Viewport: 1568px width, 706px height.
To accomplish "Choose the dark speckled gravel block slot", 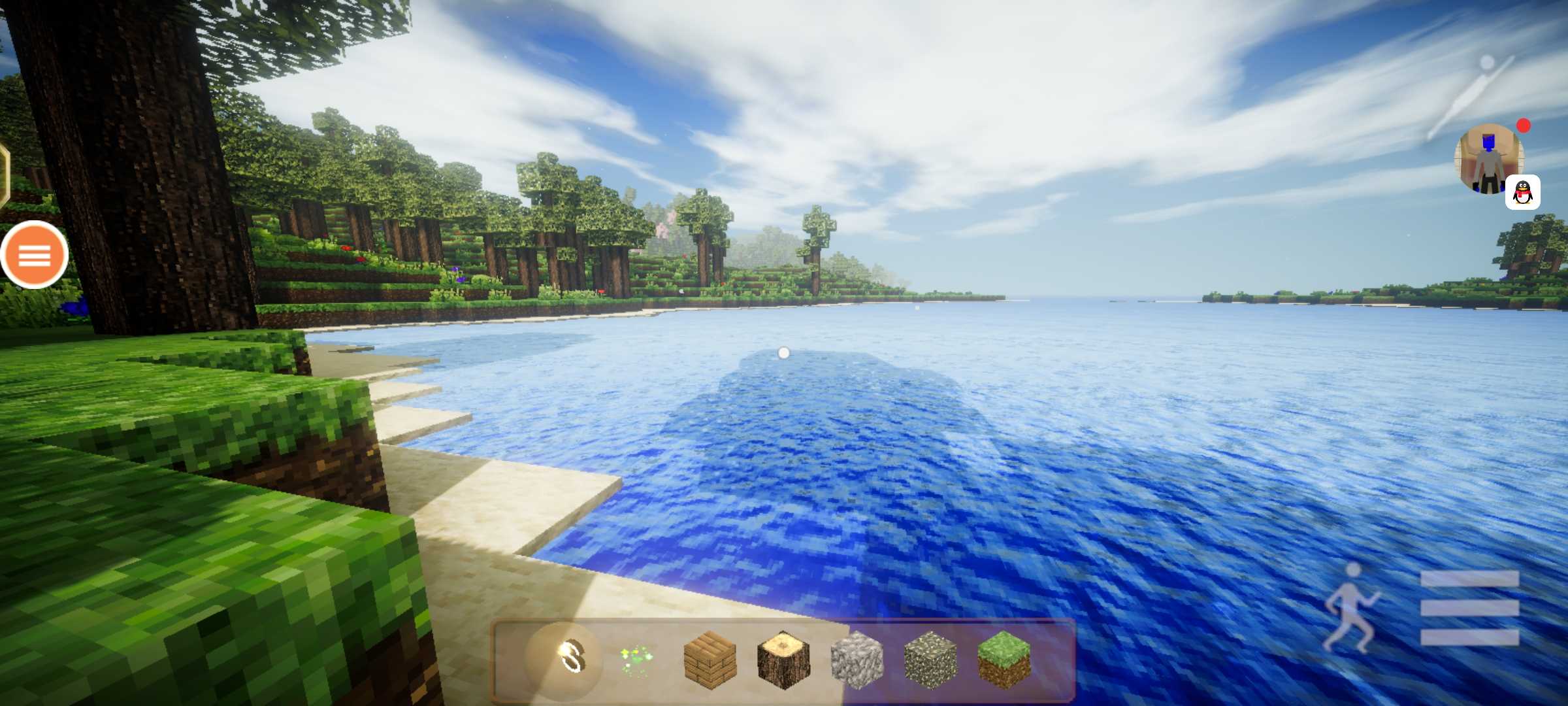I will tap(930, 659).
